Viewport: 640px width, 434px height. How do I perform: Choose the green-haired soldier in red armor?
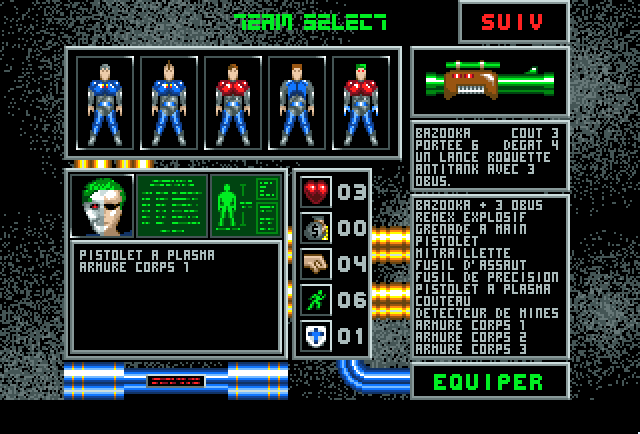tap(359, 101)
